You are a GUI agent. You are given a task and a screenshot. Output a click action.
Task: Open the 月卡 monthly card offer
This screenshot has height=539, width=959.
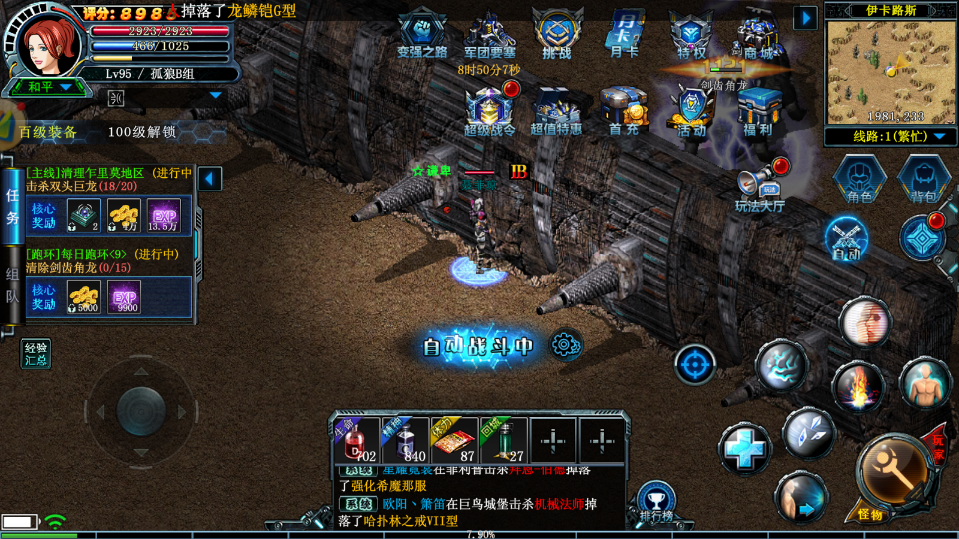click(x=623, y=35)
